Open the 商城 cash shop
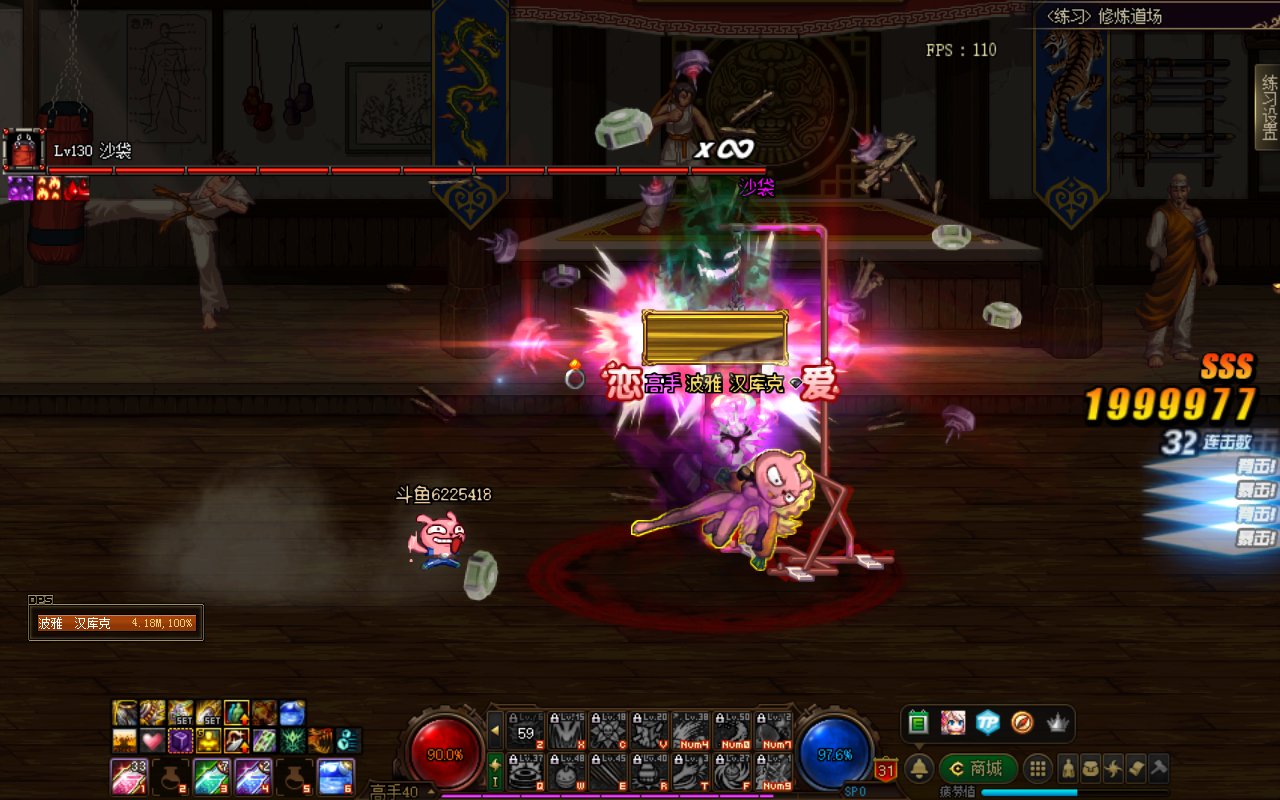 (x=977, y=768)
